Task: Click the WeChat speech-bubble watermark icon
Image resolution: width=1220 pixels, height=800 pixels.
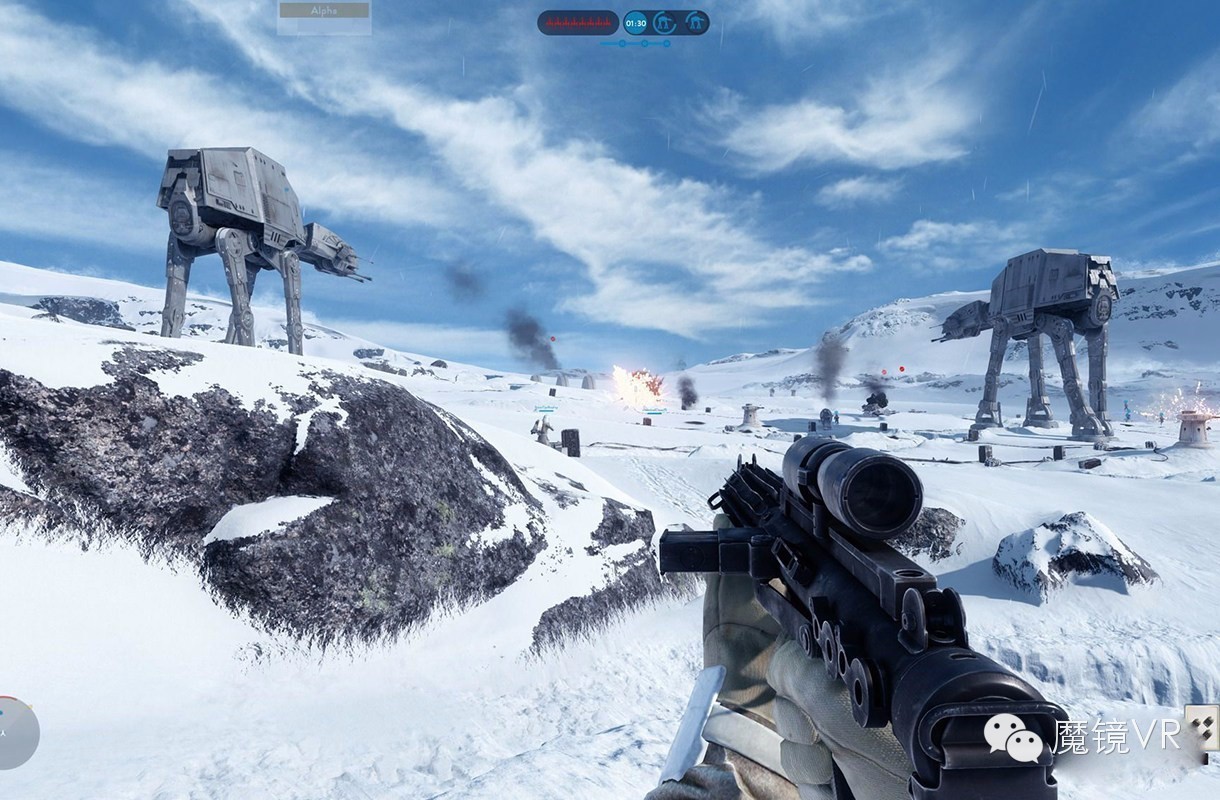Action: click(1012, 738)
